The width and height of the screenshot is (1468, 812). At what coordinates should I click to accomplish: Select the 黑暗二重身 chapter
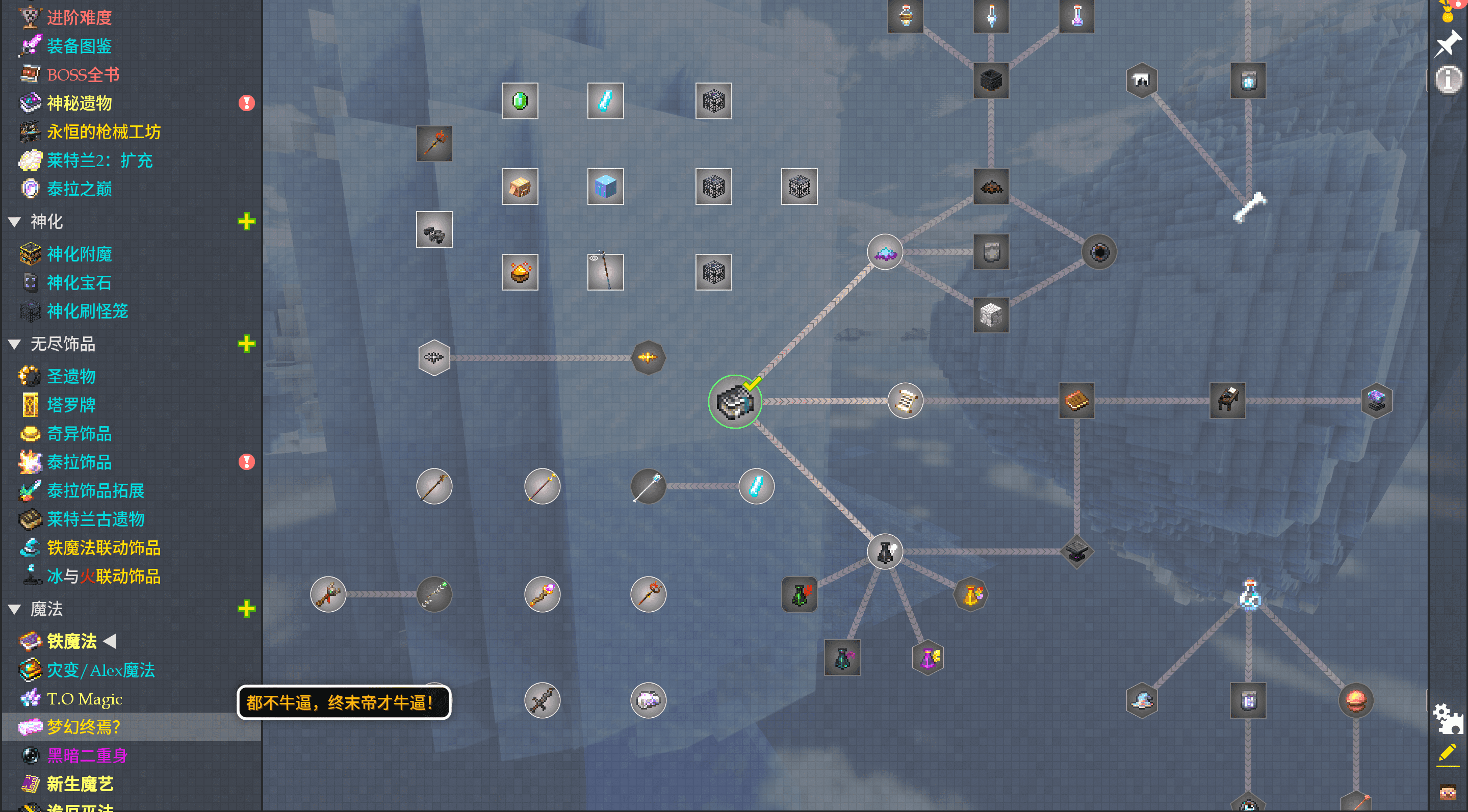click(87, 755)
